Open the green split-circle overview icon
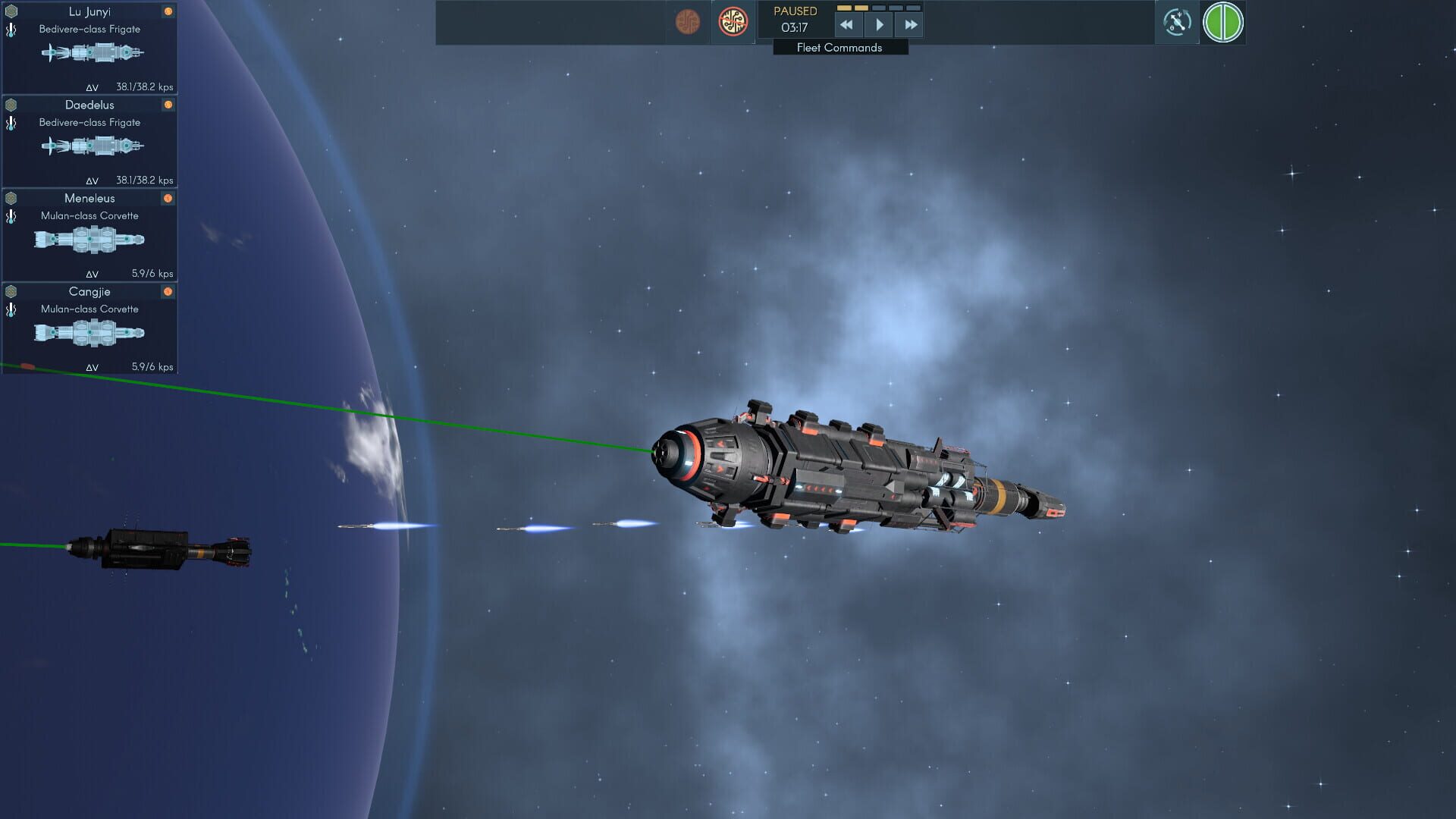The height and width of the screenshot is (819, 1456). [x=1223, y=24]
